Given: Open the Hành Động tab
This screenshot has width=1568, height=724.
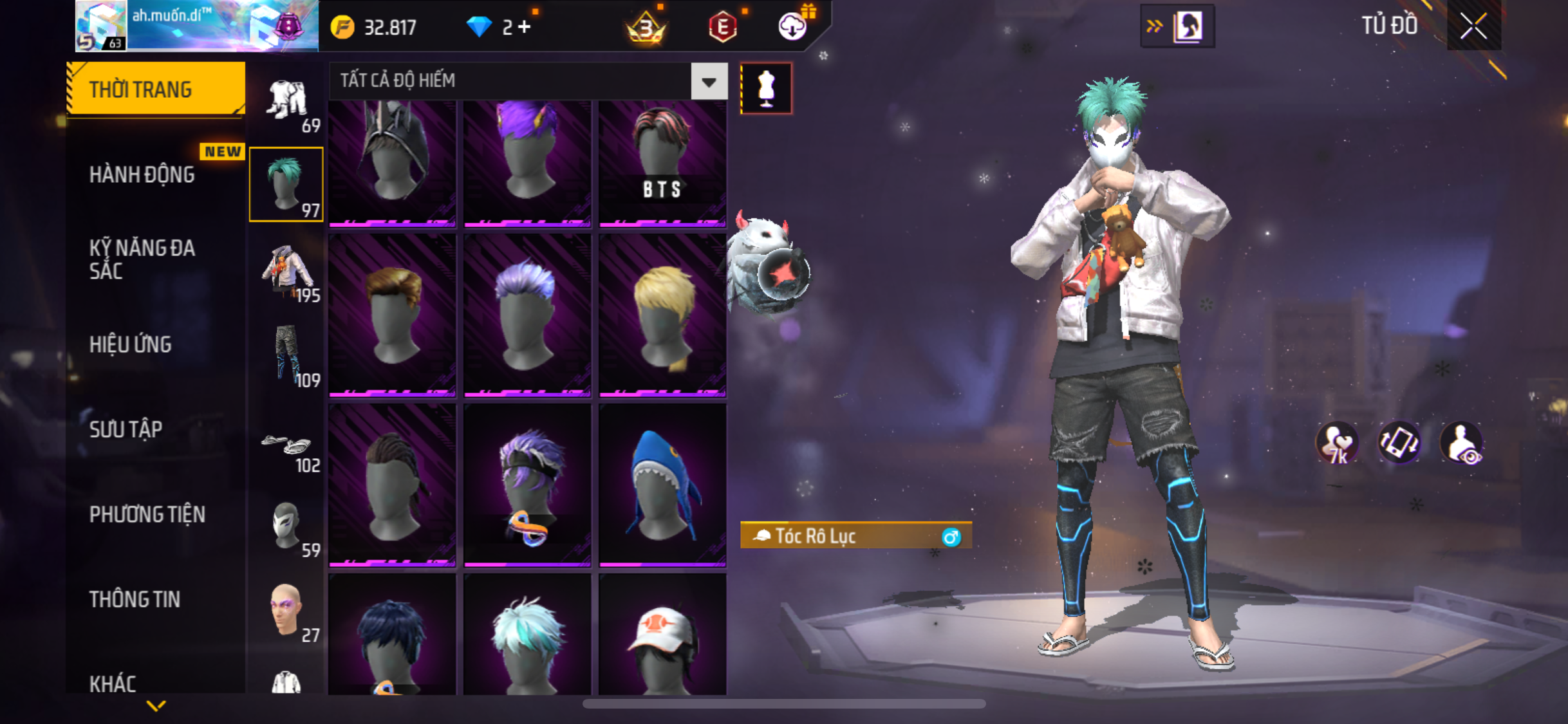Looking at the screenshot, I should [x=142, y=175].
